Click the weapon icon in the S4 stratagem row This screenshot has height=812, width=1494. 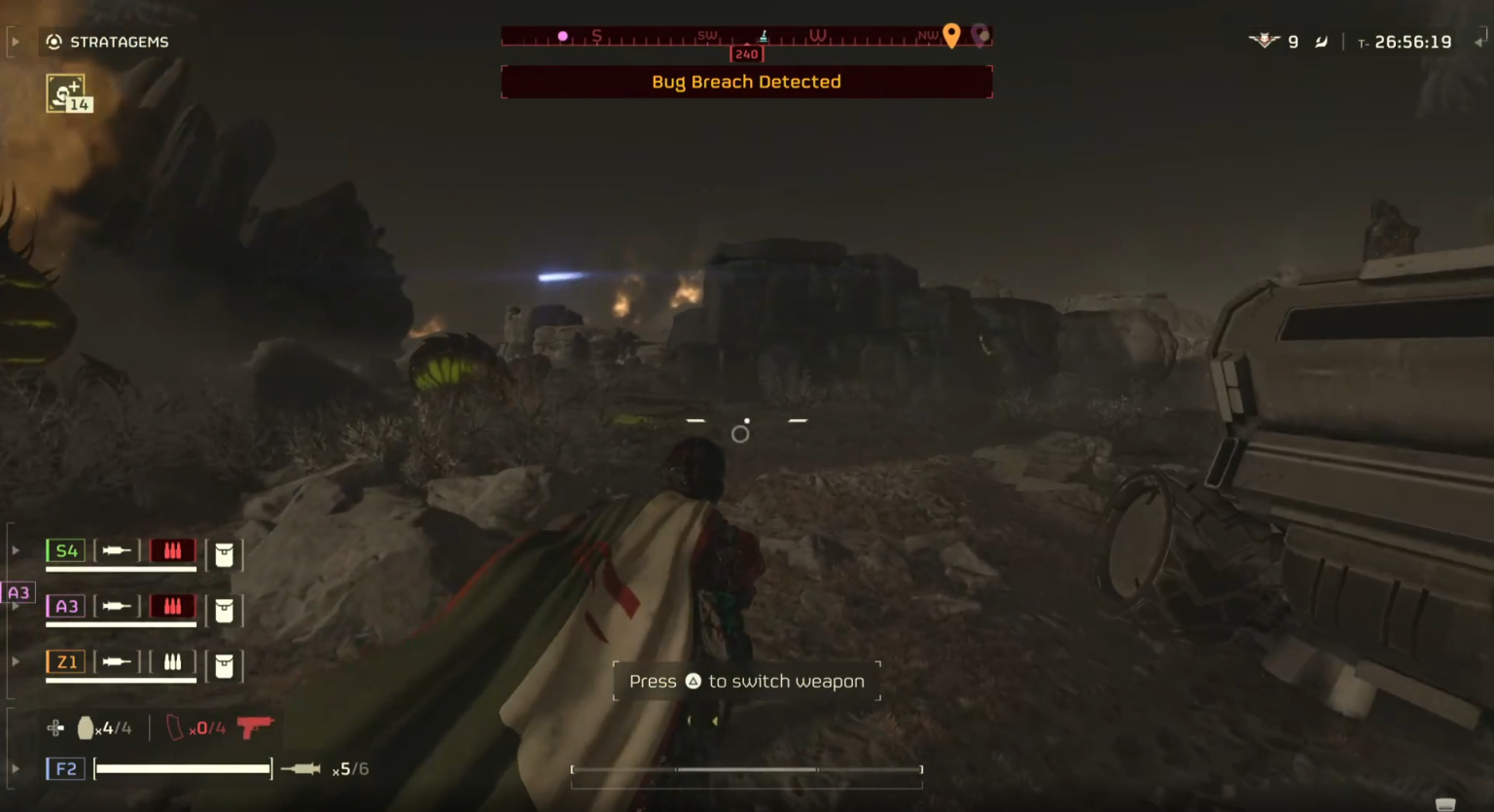tap(119, 550)
